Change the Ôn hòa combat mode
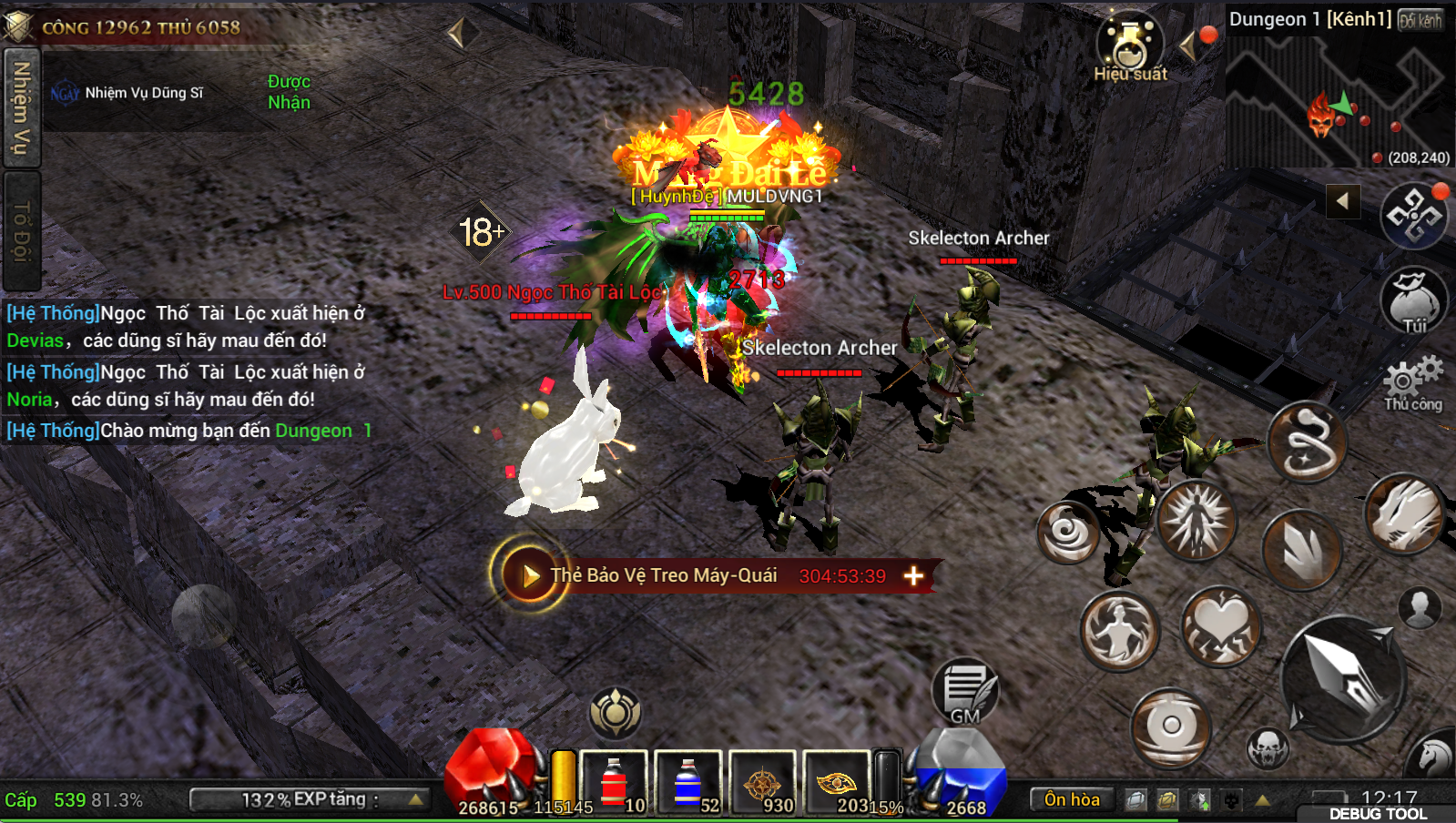Screen dimensions: 1456x823 1072,799
